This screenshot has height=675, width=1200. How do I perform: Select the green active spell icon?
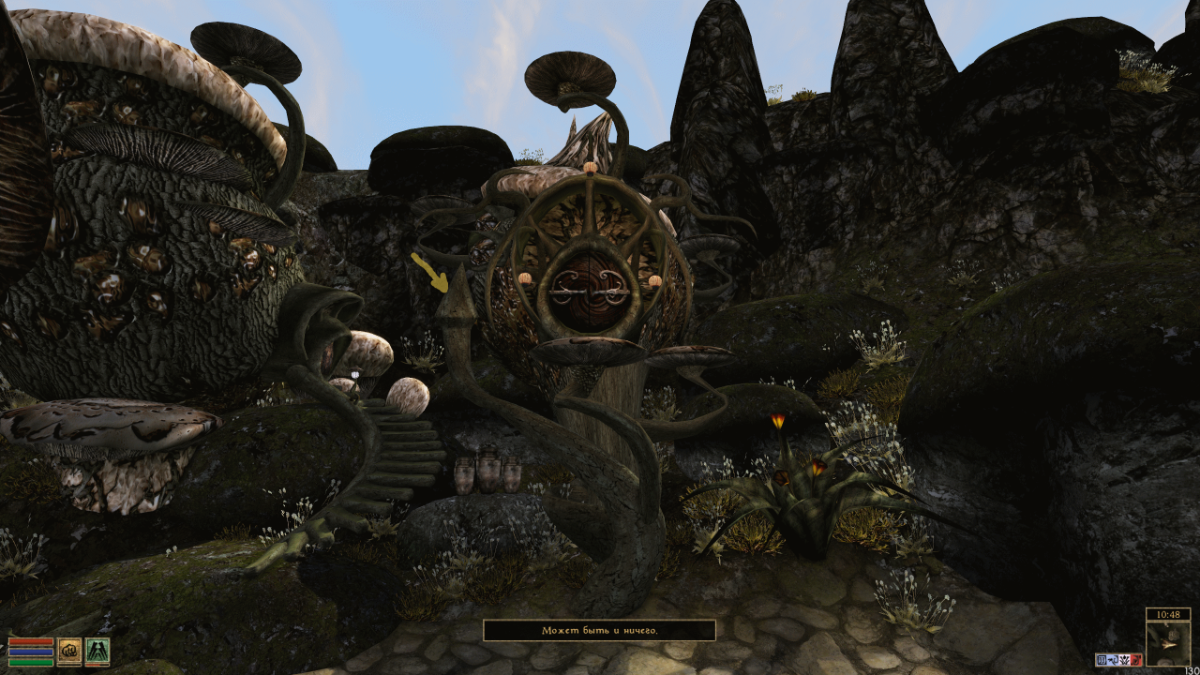coord(97,652)
